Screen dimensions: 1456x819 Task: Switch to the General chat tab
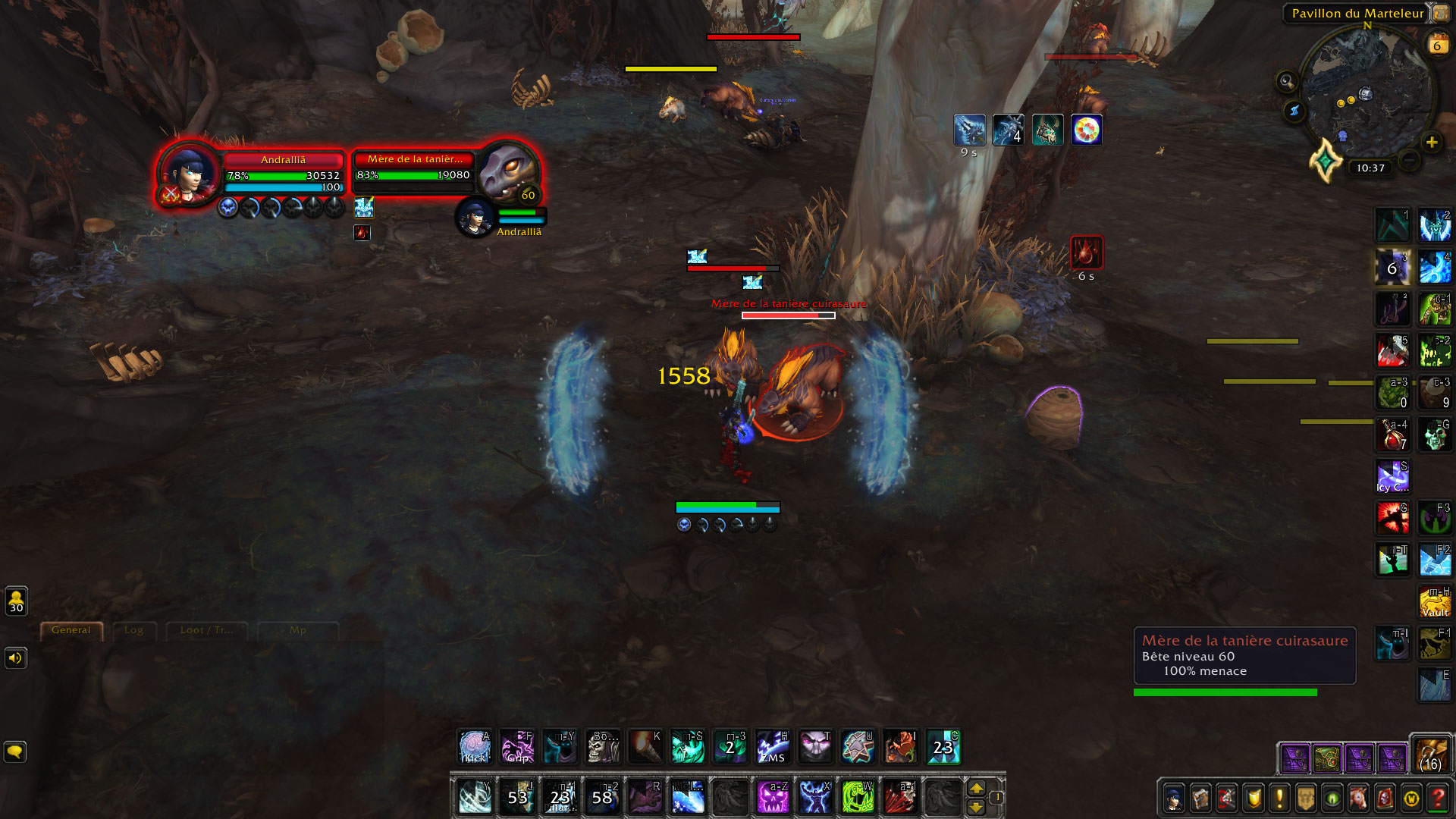tap(71, 630)
